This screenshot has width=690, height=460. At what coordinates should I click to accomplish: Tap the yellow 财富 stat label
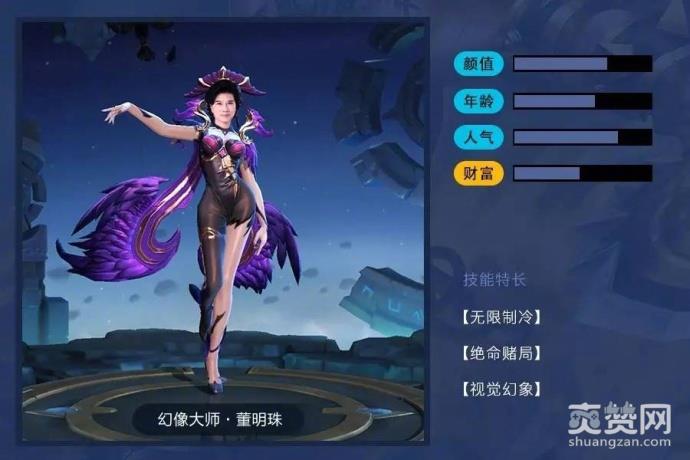pos(479,173)
